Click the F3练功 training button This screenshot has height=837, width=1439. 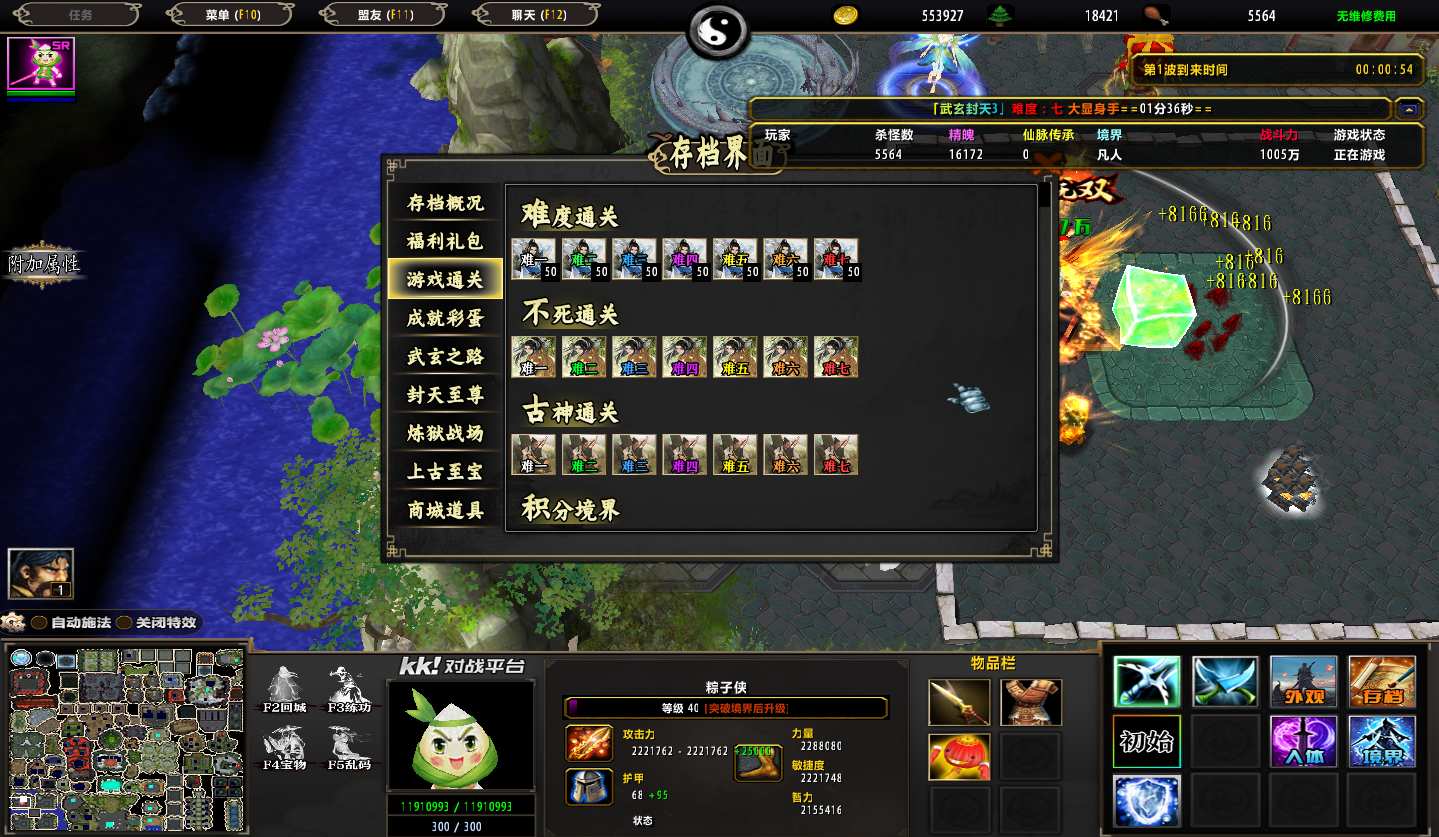tap(348, 689)
